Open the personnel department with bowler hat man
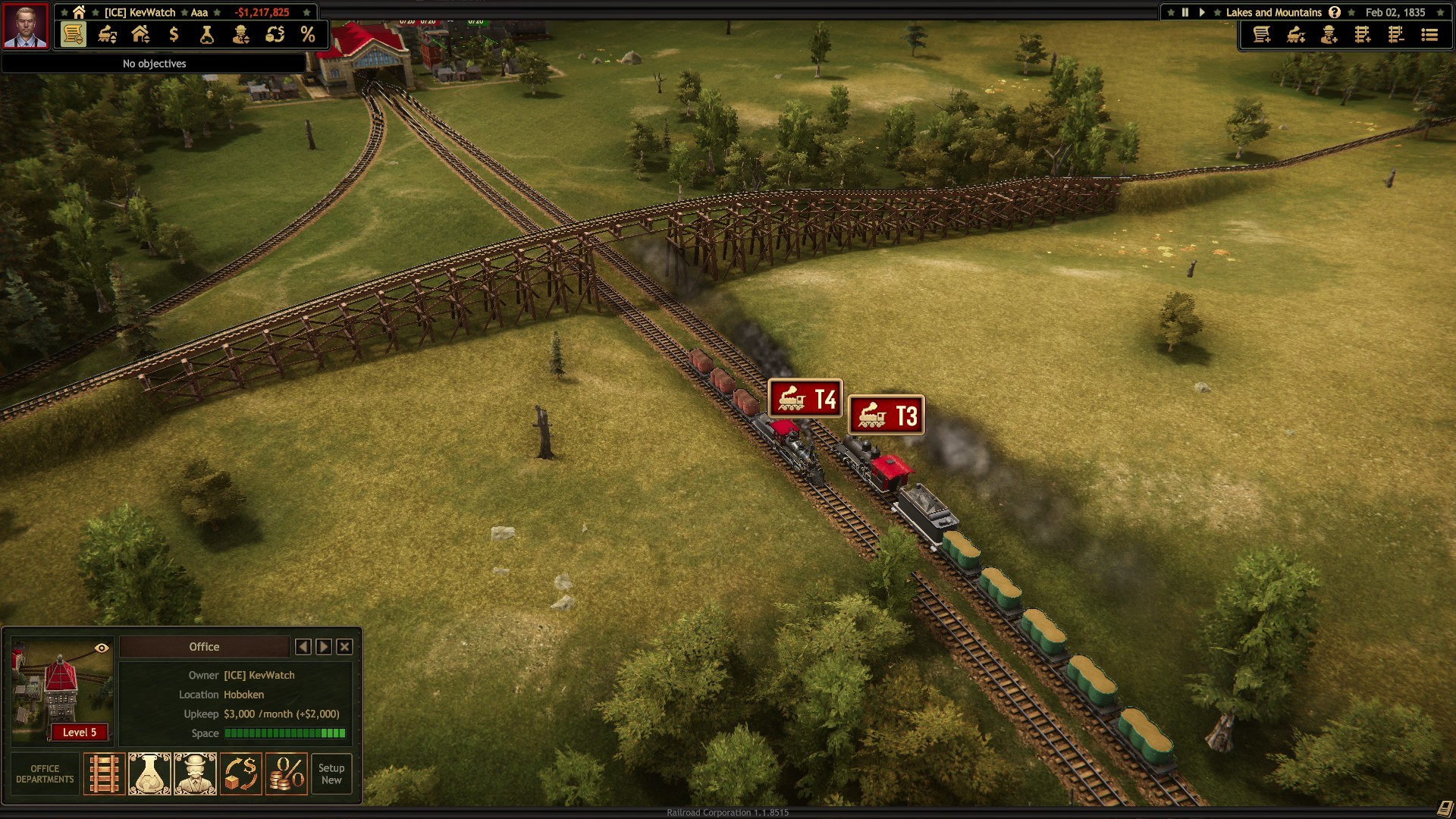 point(195,774)
